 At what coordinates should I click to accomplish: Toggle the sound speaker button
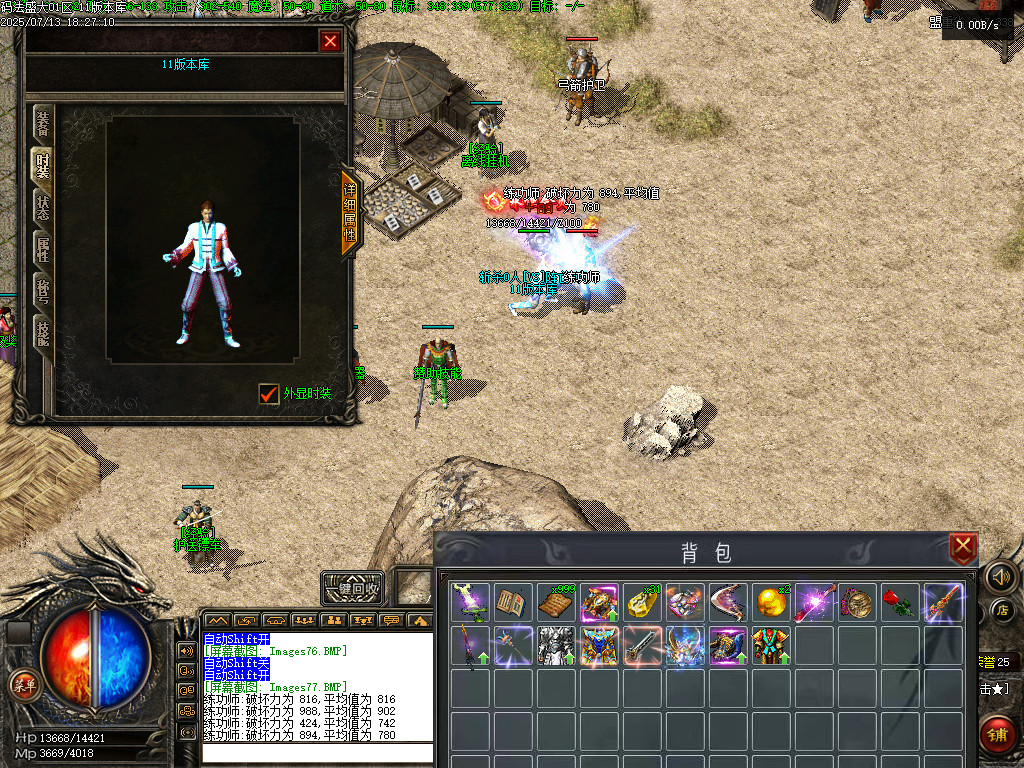tap(1000, 576)
